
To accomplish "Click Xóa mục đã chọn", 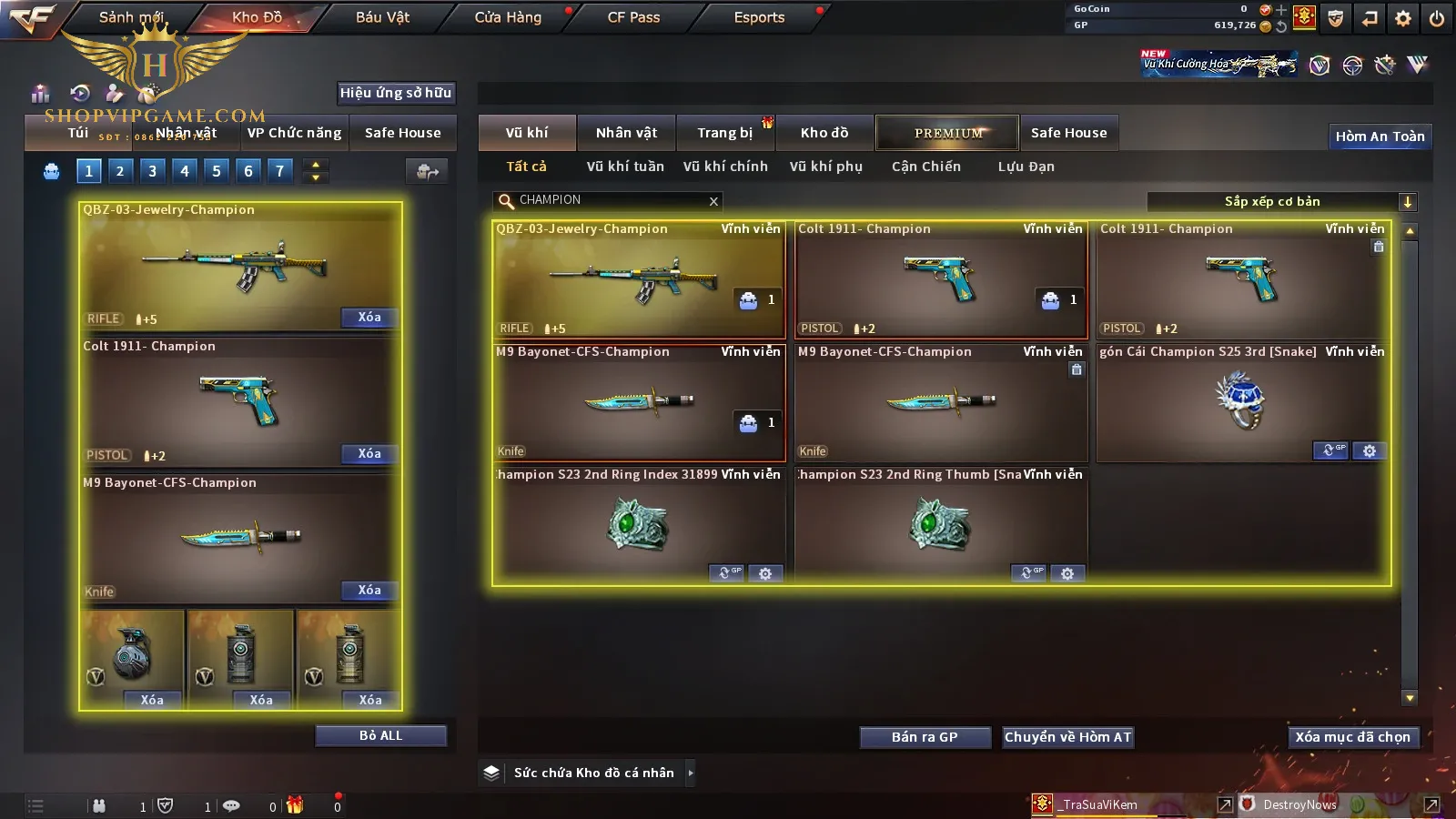I will pos(1352,737).
